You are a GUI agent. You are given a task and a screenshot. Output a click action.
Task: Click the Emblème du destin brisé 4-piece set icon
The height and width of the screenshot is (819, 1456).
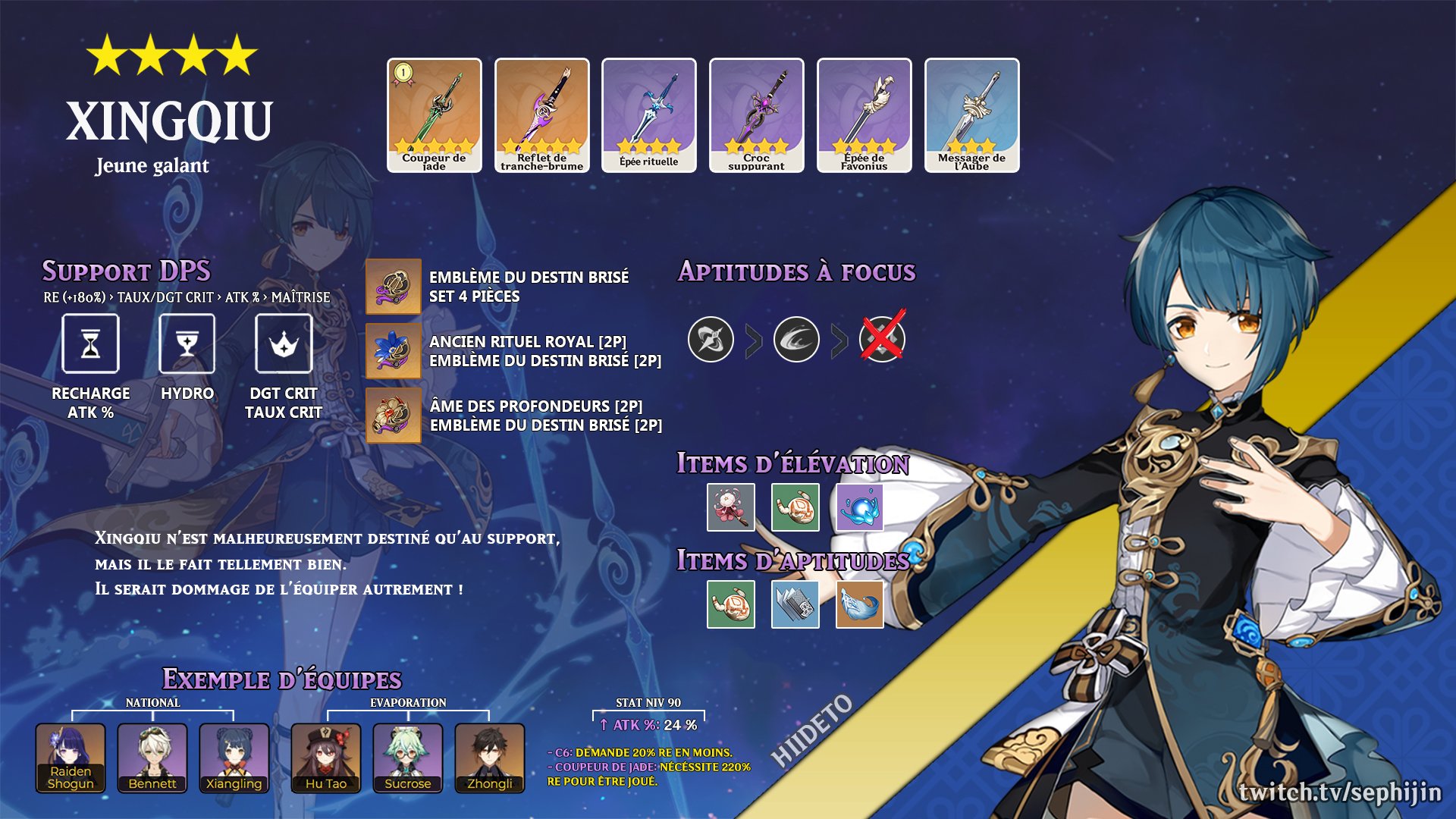tap(394, 287)
